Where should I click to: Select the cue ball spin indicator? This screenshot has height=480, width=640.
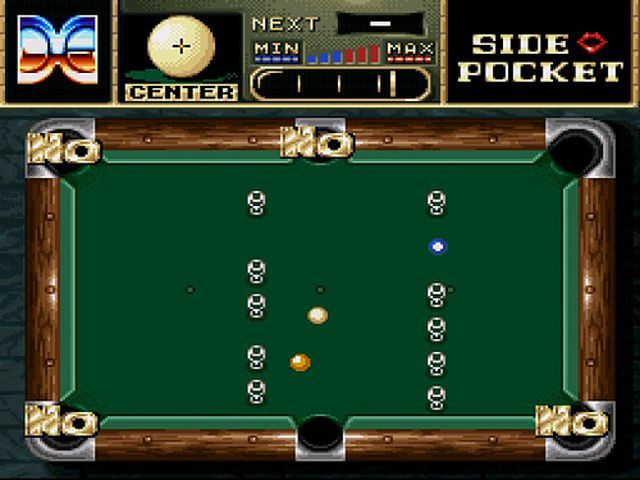coord(181,47)
